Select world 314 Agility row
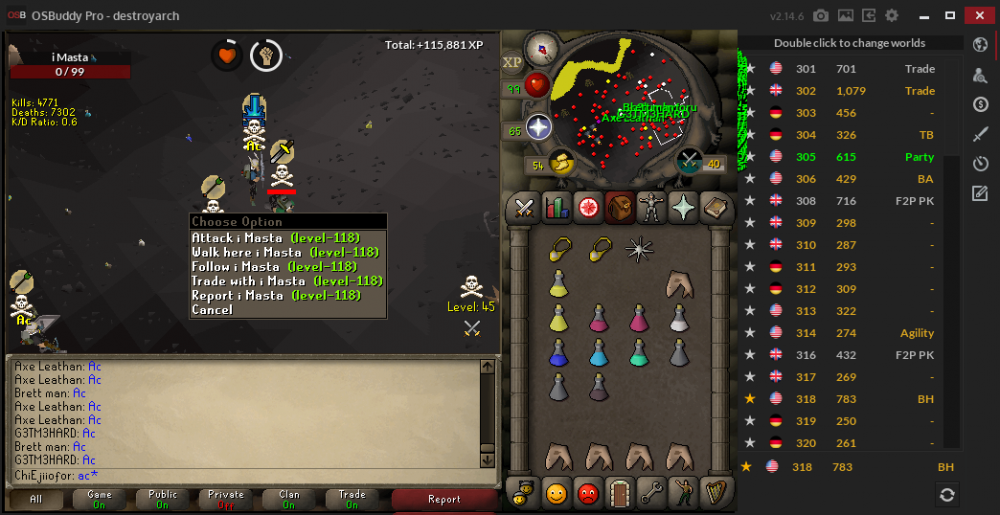This screenshot has width=1000, height=515. tap(850, 333)
